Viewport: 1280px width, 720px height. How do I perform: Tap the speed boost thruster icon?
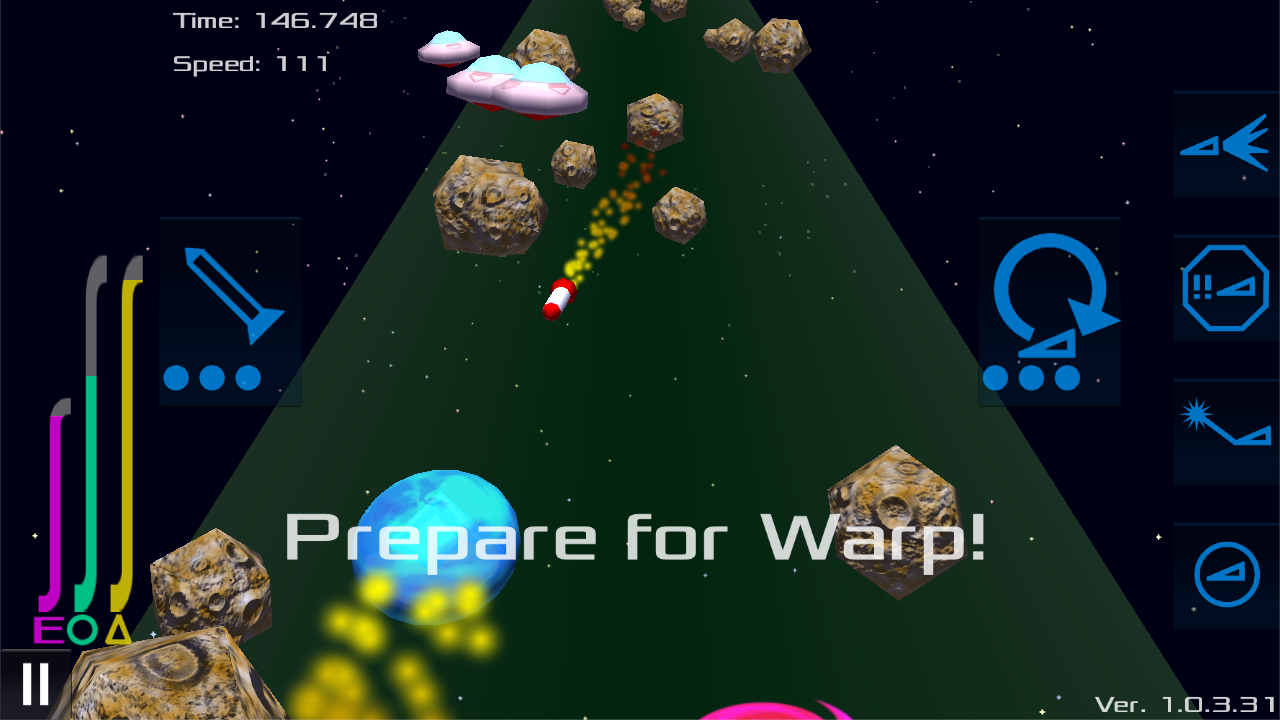pos(1225,145)
